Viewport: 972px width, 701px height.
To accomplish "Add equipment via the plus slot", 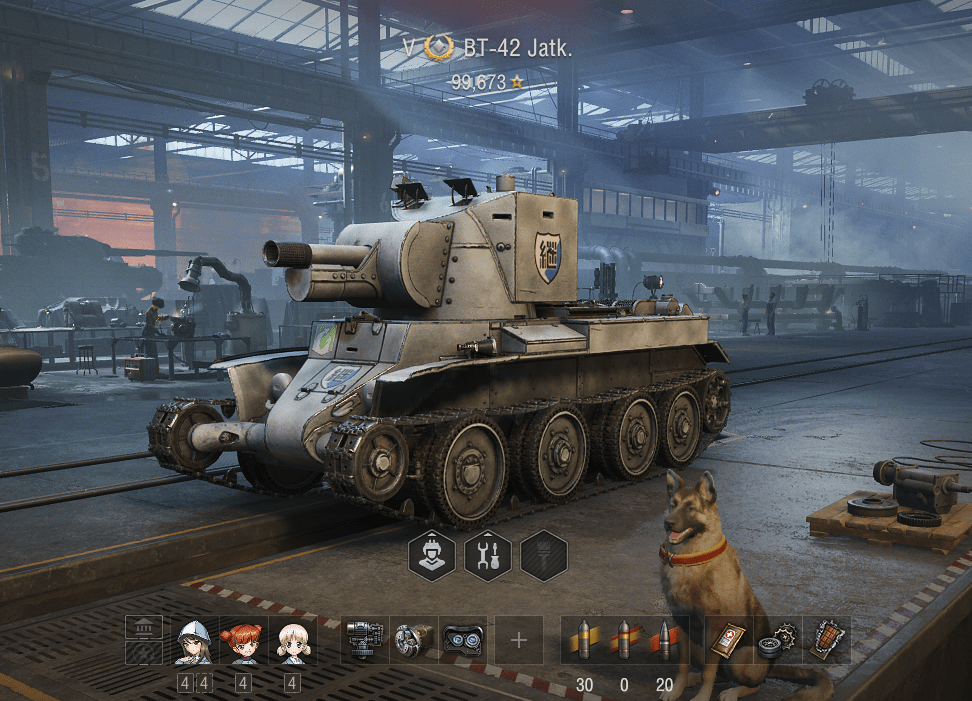I will pos(519,640).
